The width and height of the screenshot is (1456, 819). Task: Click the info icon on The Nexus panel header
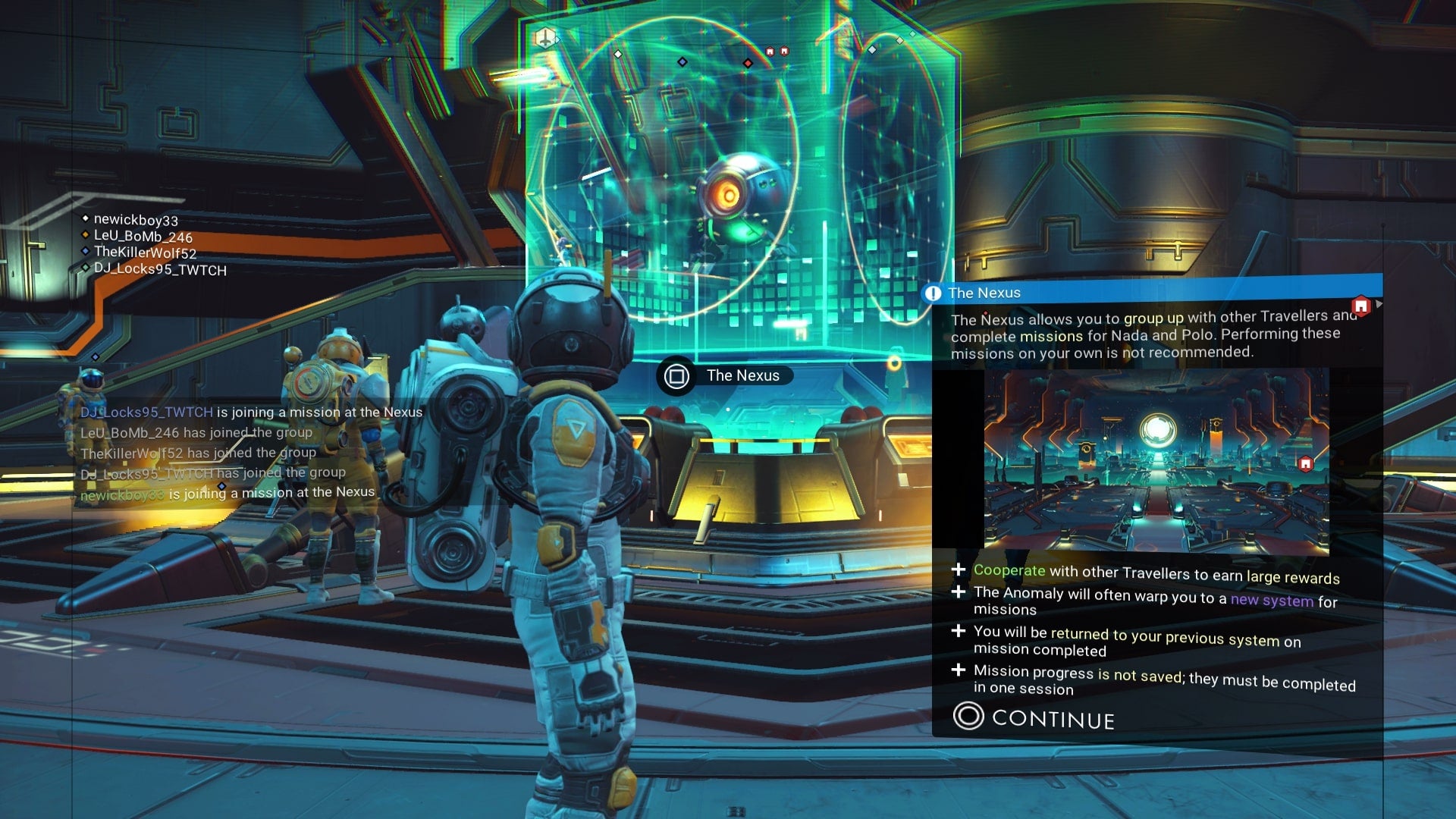934,292
